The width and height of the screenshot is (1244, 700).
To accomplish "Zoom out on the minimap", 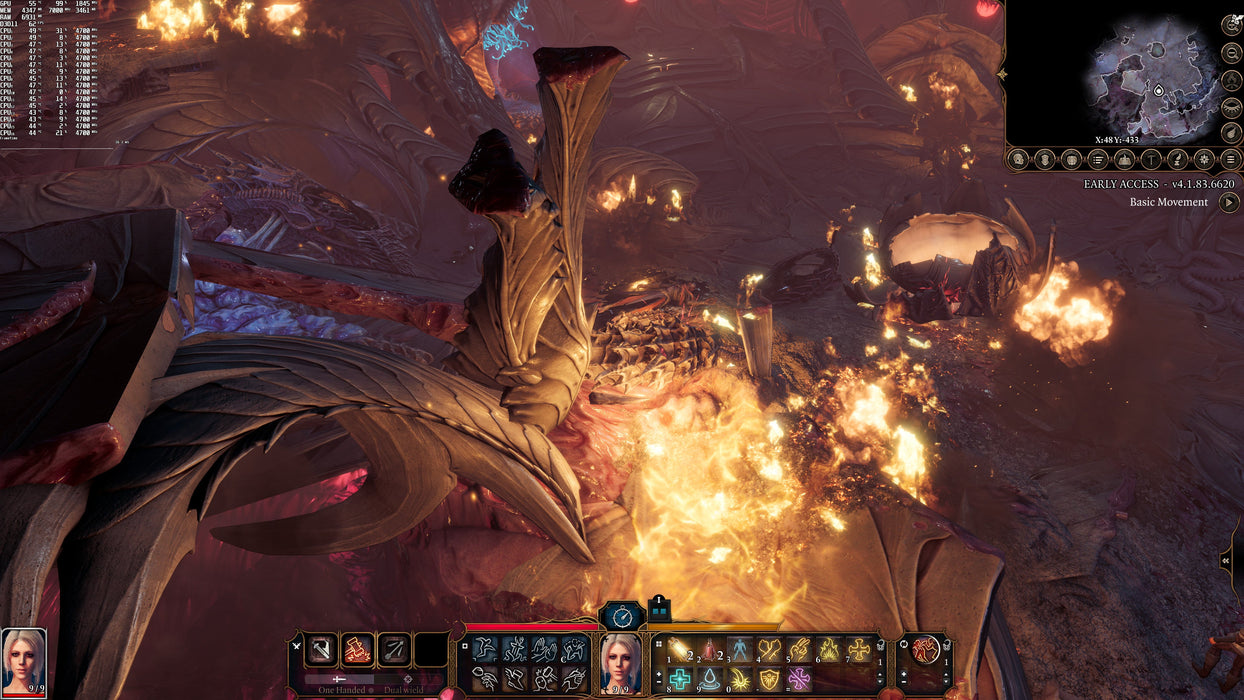I will click(1231, 53).
